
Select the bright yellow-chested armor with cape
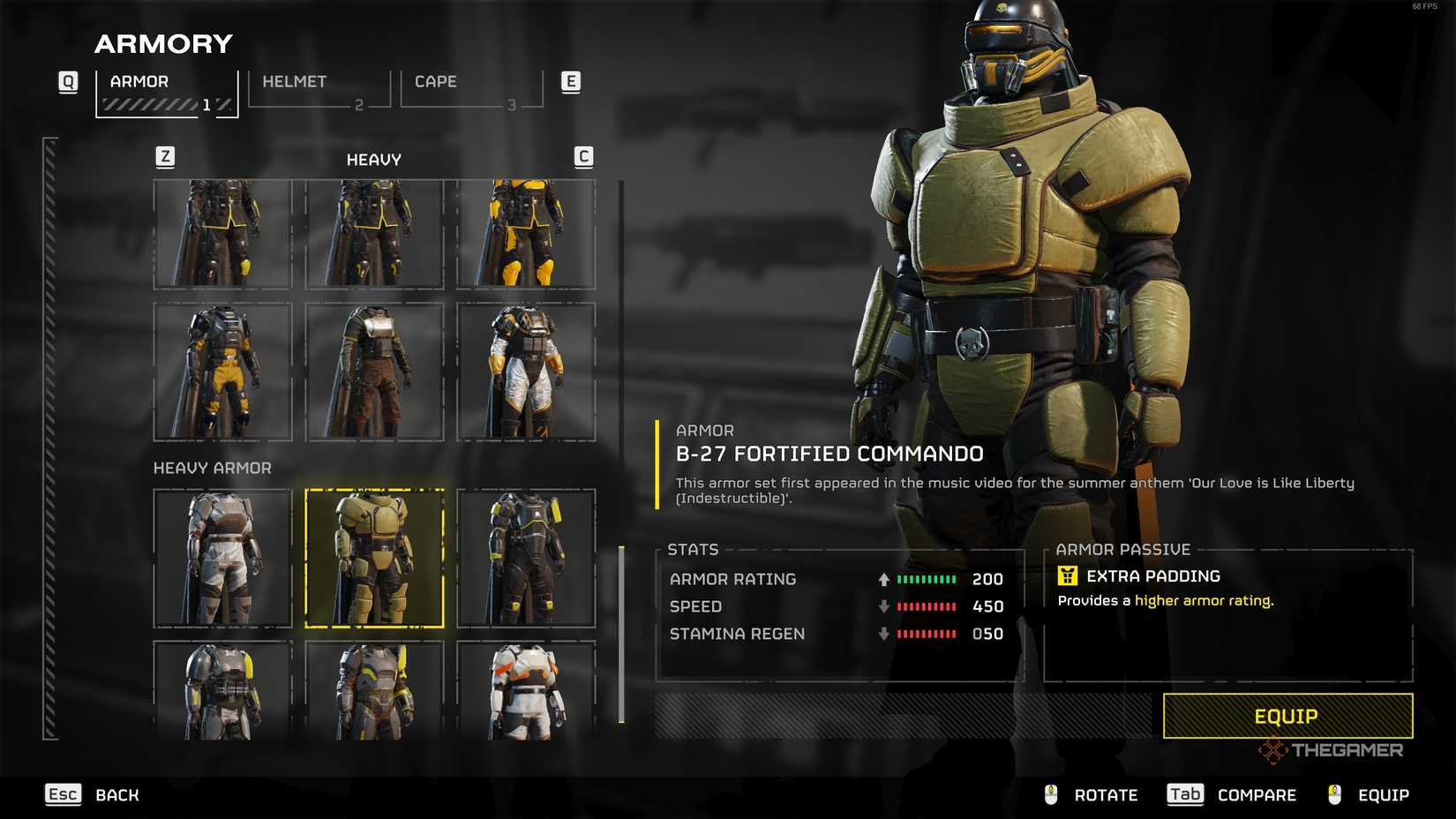click(526, 234)
